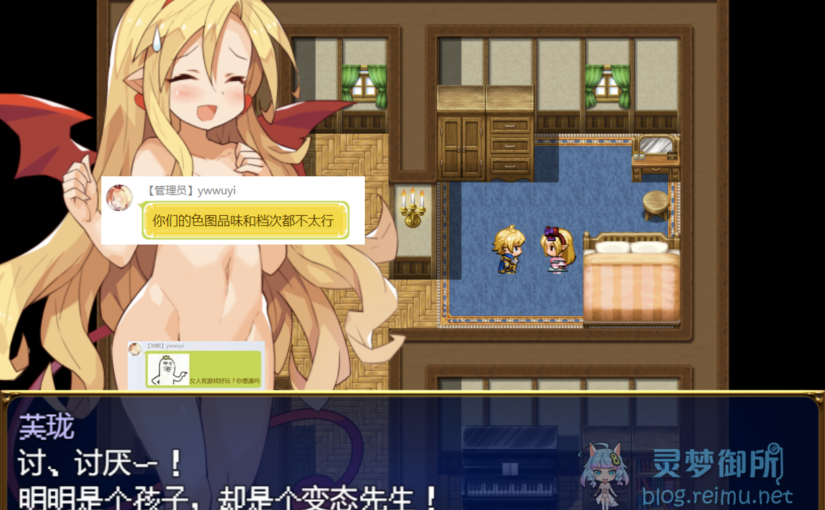Screen dimensions: 825x510
Task: Select the yellow chat bubble message
Action: click(243, 221)
